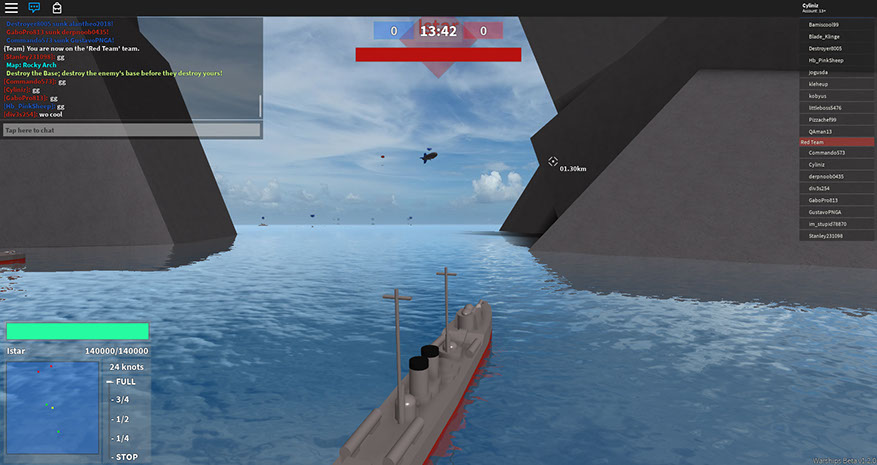This screenshot has height=465, width=877.
Task: Select player Destroyer8005 in the player list
Action: tap(836, 48)
